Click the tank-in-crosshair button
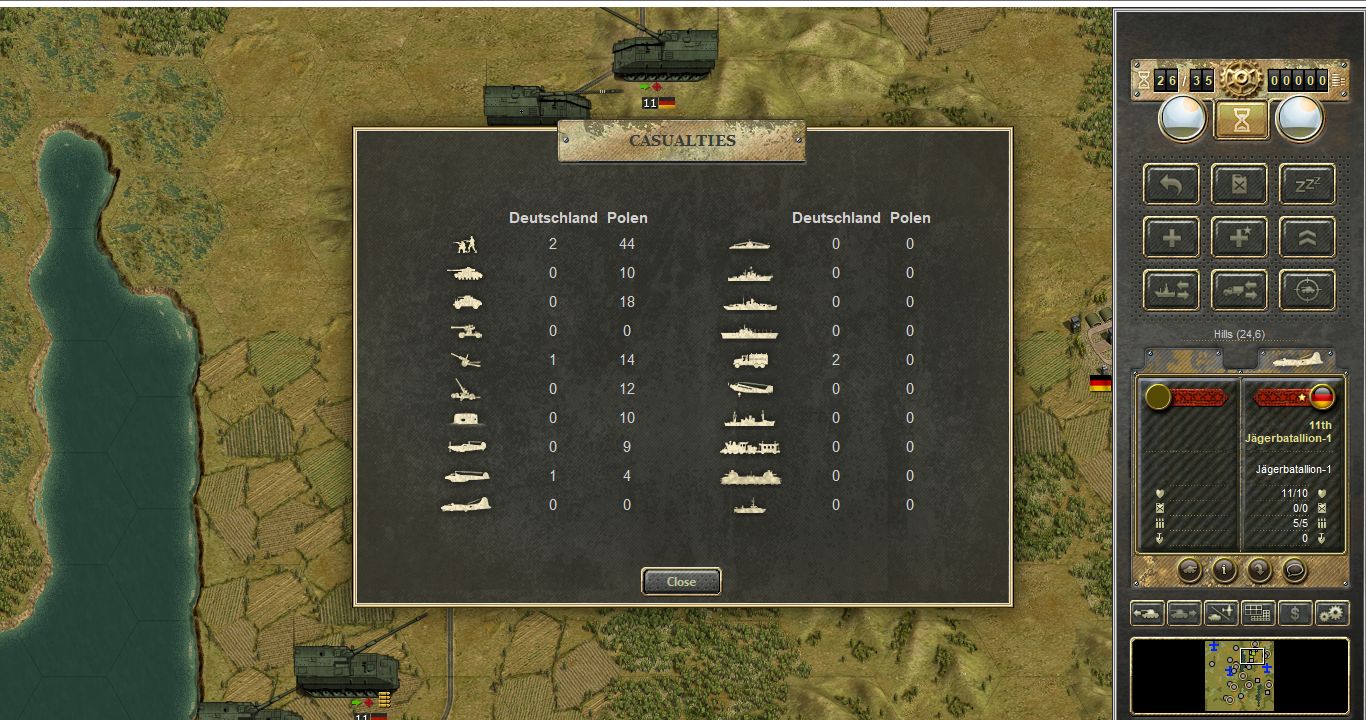Screen dimensions: 1366x720 (1307, 290)
